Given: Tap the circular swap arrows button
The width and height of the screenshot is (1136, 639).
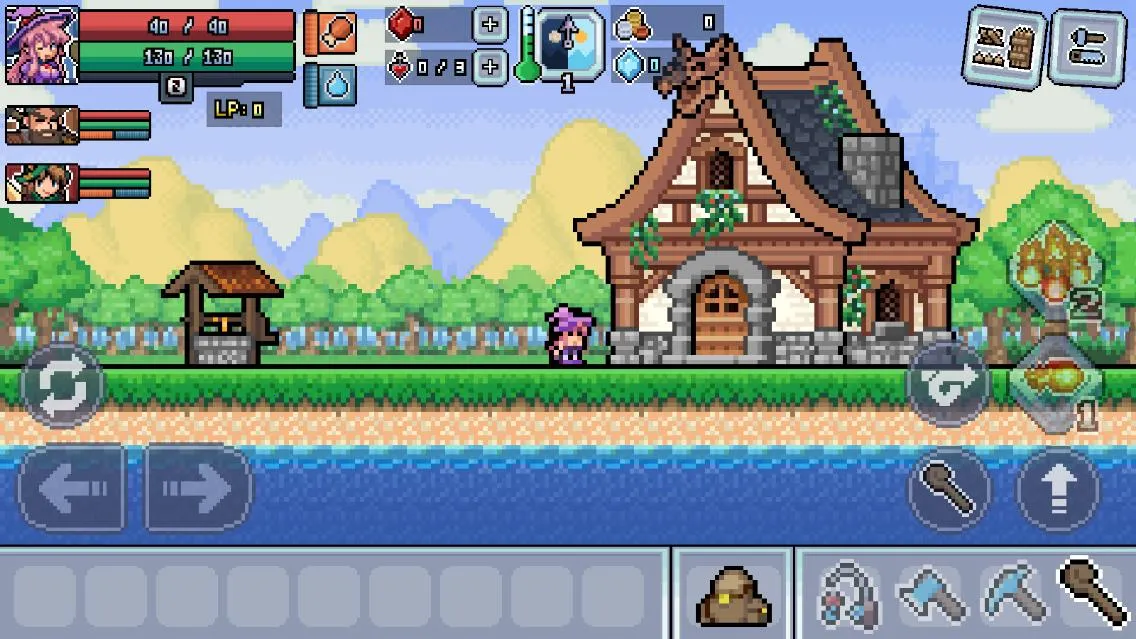Looking at the screenshot, I should click(62, 385).
